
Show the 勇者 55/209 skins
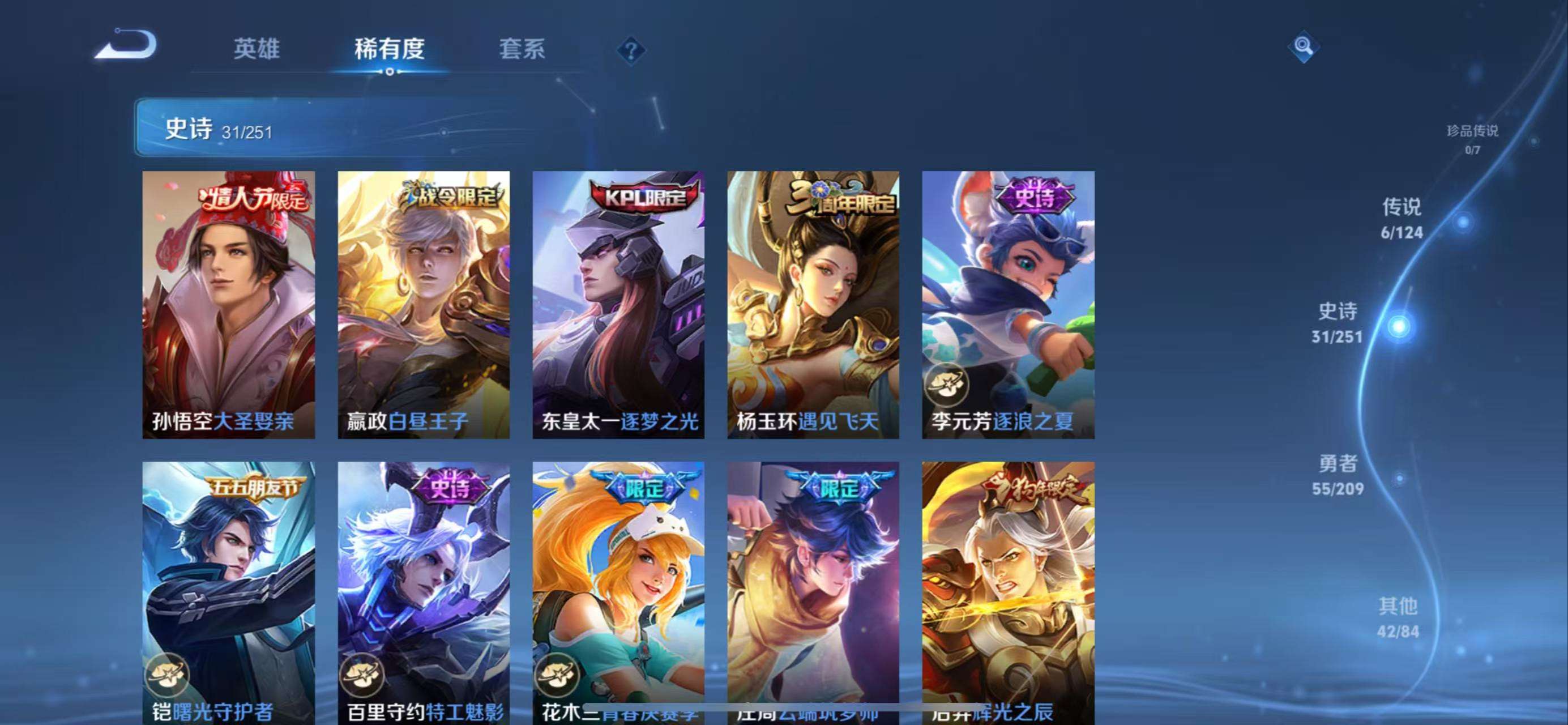click(x=1338, y=475)
